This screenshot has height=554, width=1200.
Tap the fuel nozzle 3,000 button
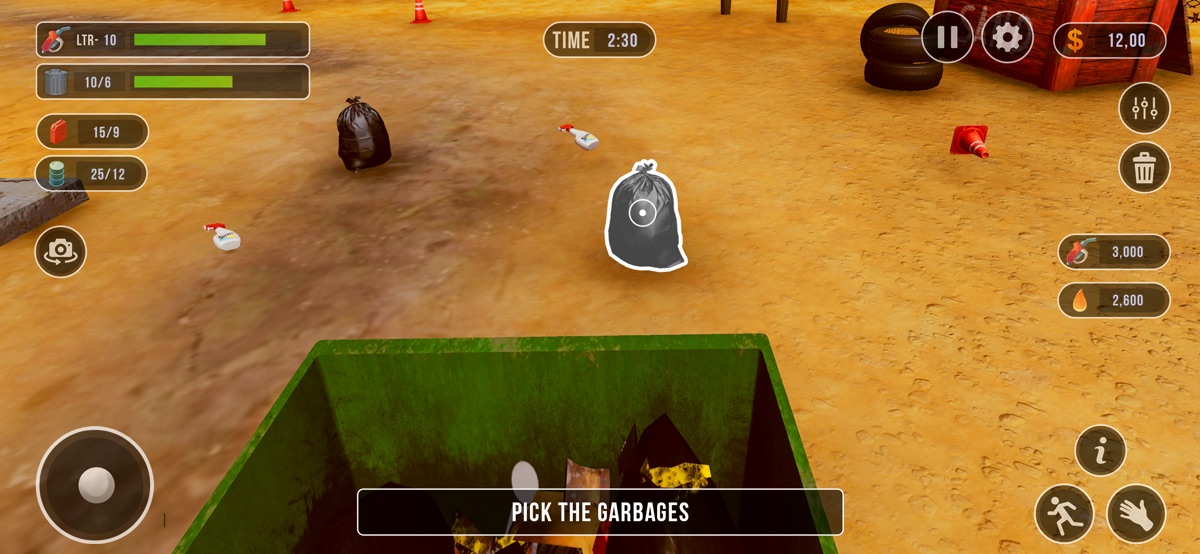point(1114,252)
